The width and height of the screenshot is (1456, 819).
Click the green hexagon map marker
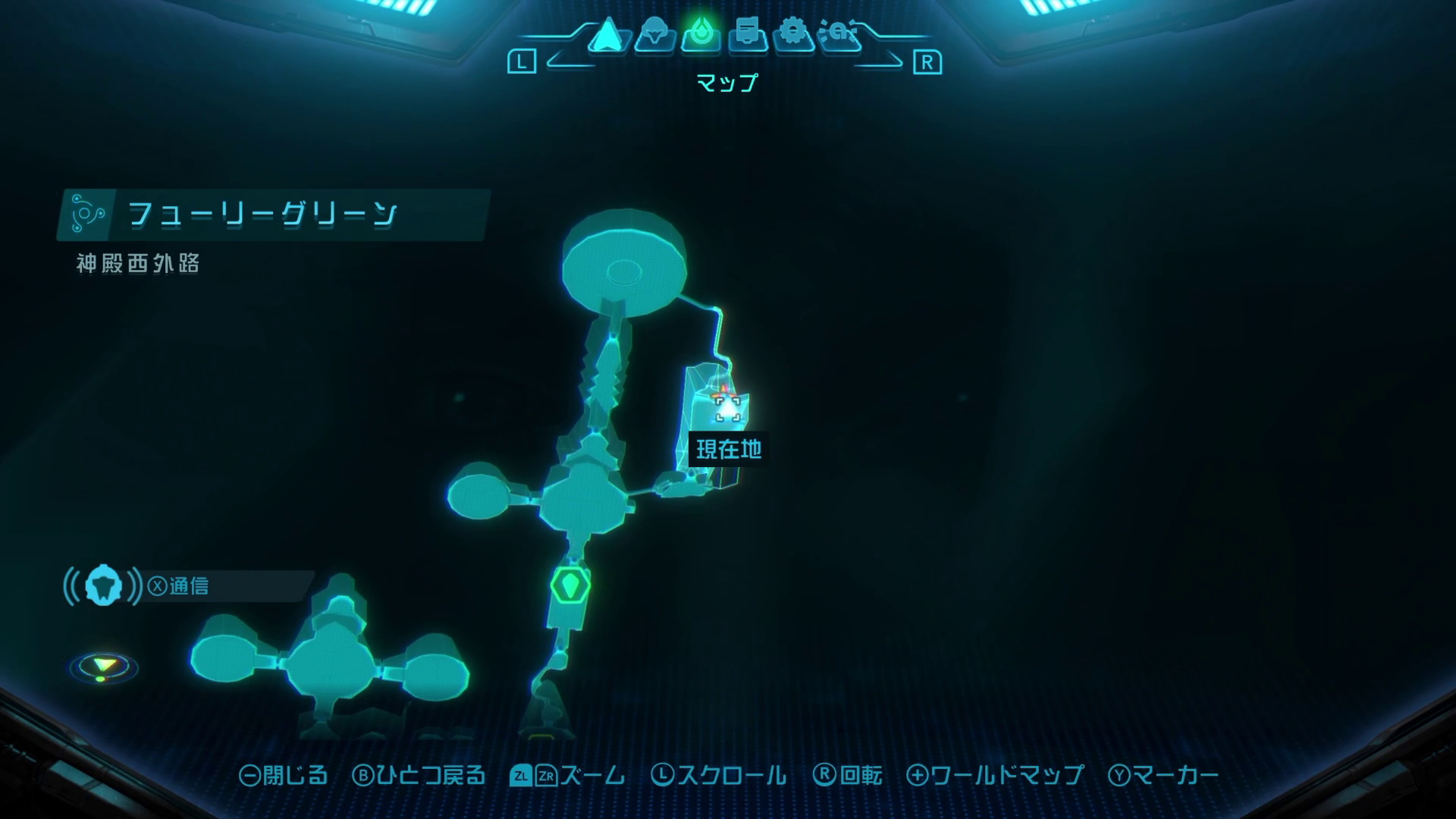click(x=570, y=585)
